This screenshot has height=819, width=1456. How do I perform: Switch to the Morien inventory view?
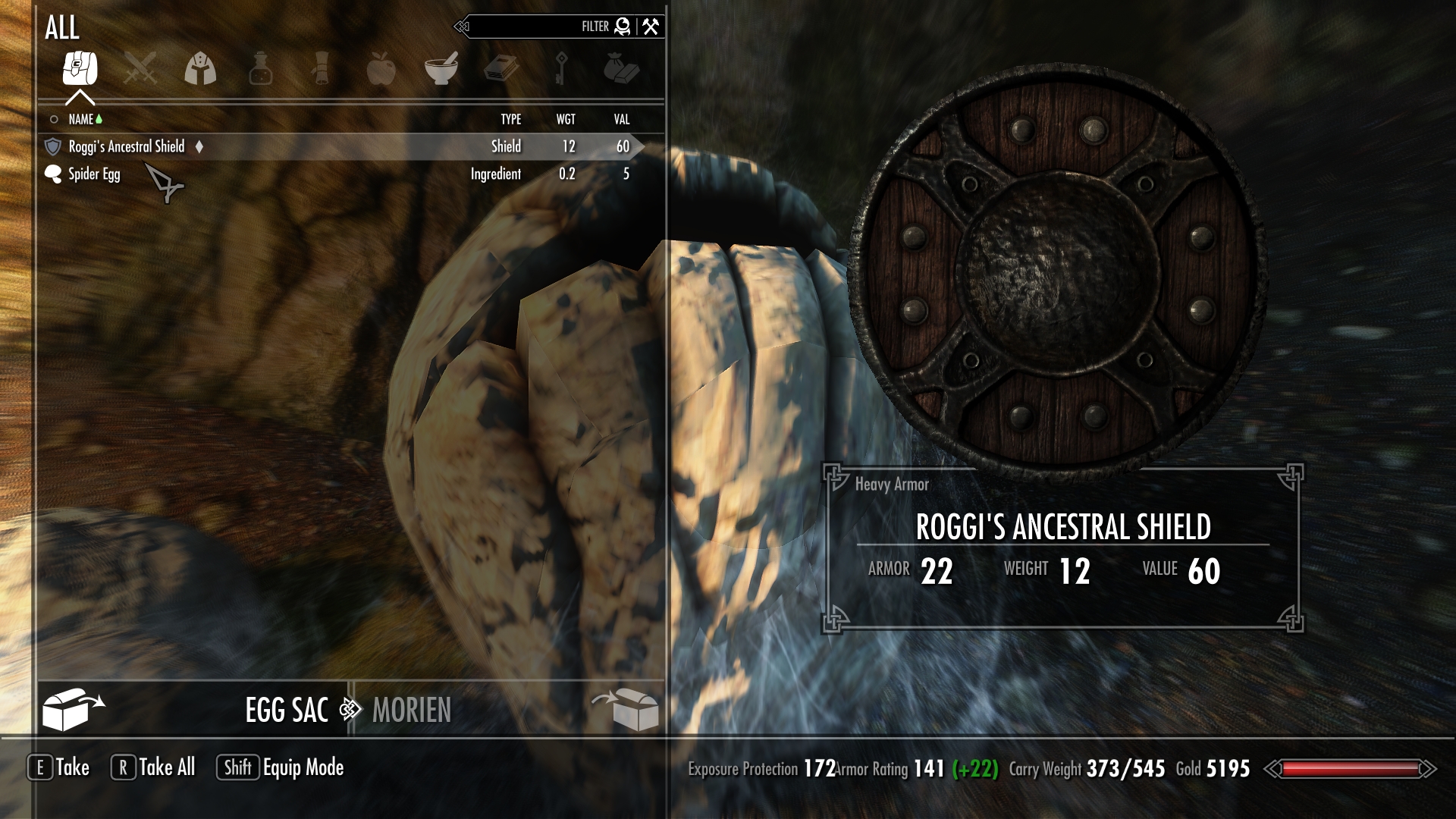tap(412, 711)
